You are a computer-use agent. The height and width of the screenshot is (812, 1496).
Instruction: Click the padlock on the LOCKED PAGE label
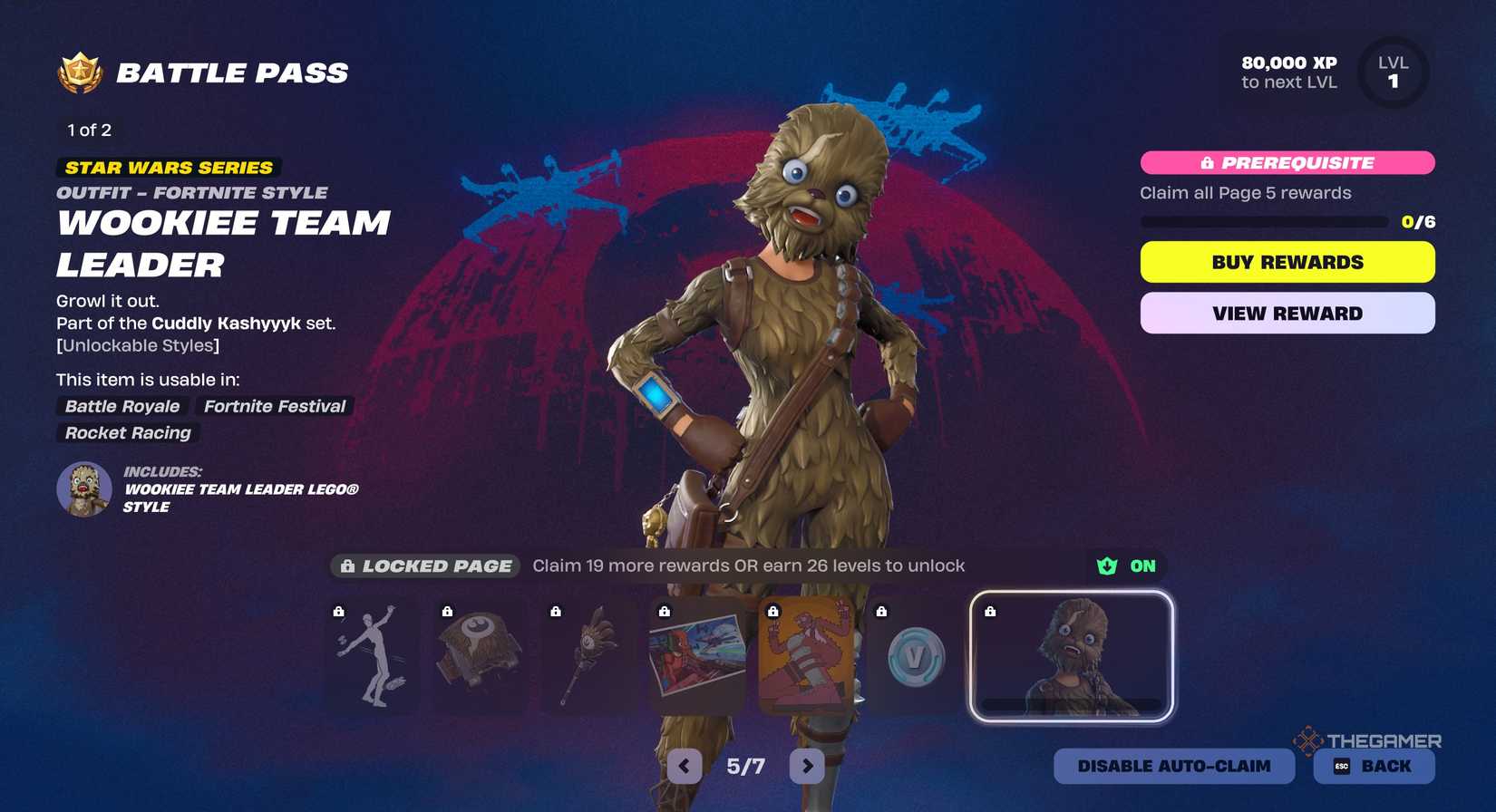(x=347, y=565)
